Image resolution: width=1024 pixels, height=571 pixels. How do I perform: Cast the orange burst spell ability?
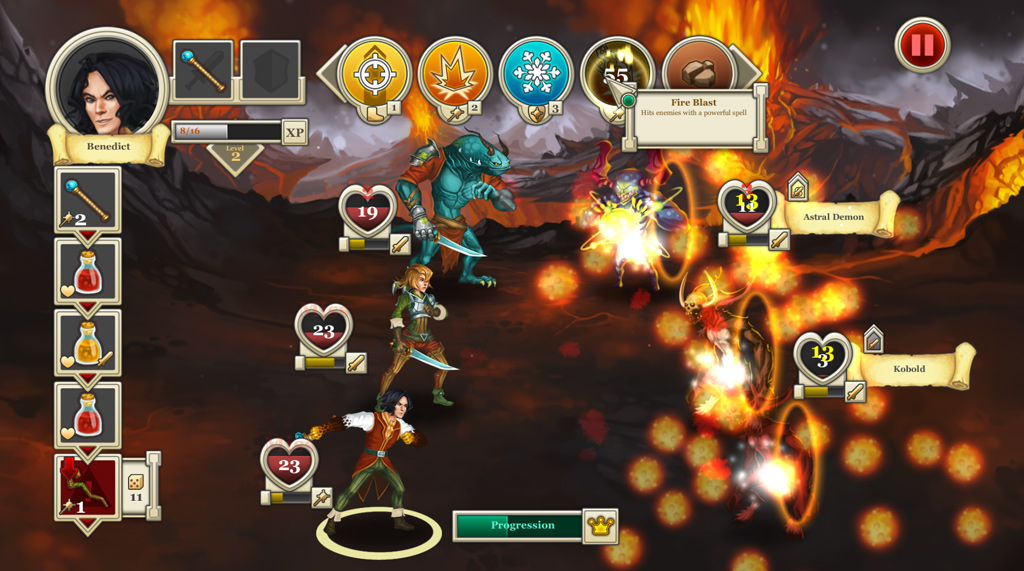click(455, 74)
